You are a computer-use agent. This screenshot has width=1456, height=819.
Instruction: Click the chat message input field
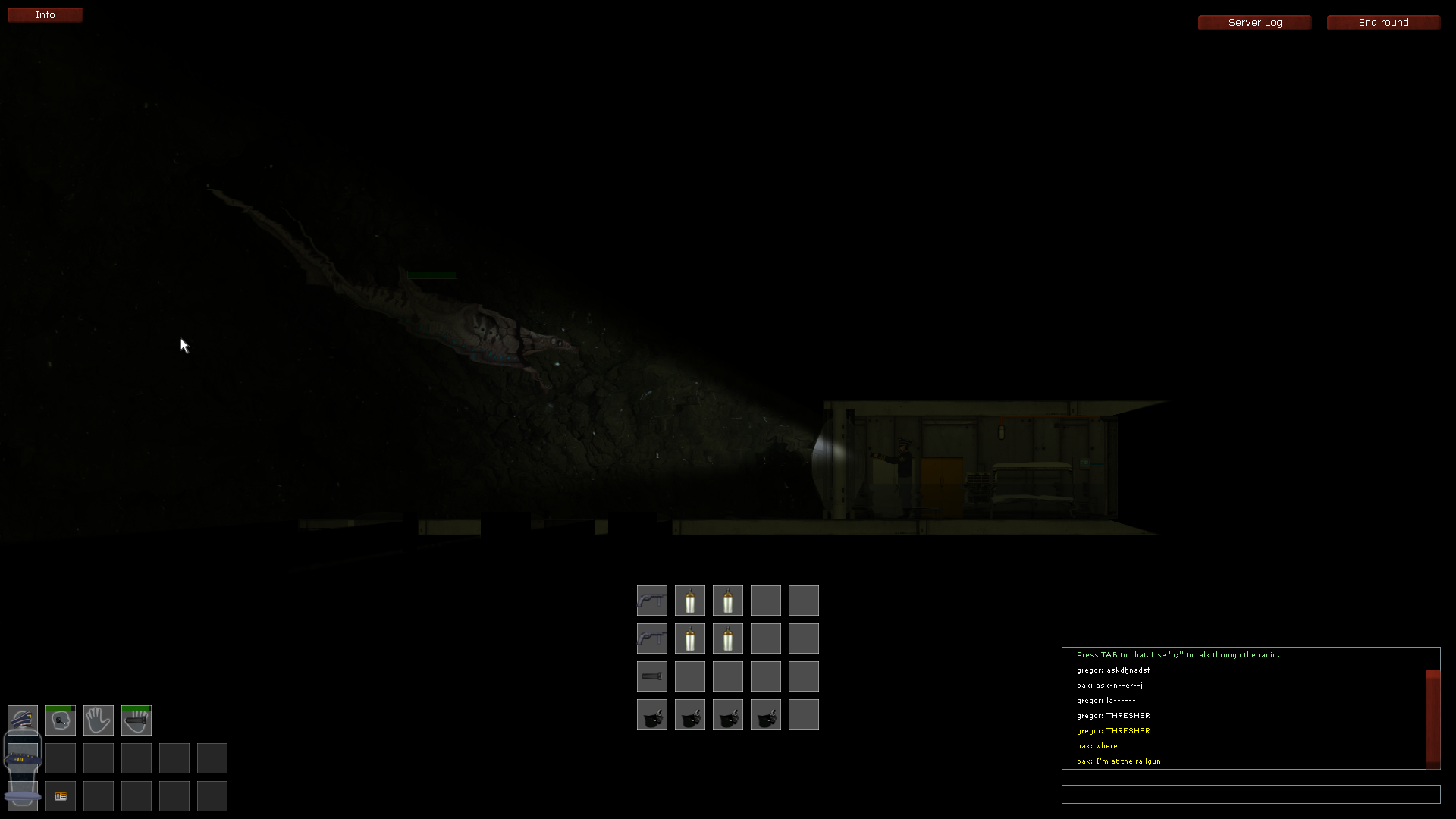point(1249,794)
